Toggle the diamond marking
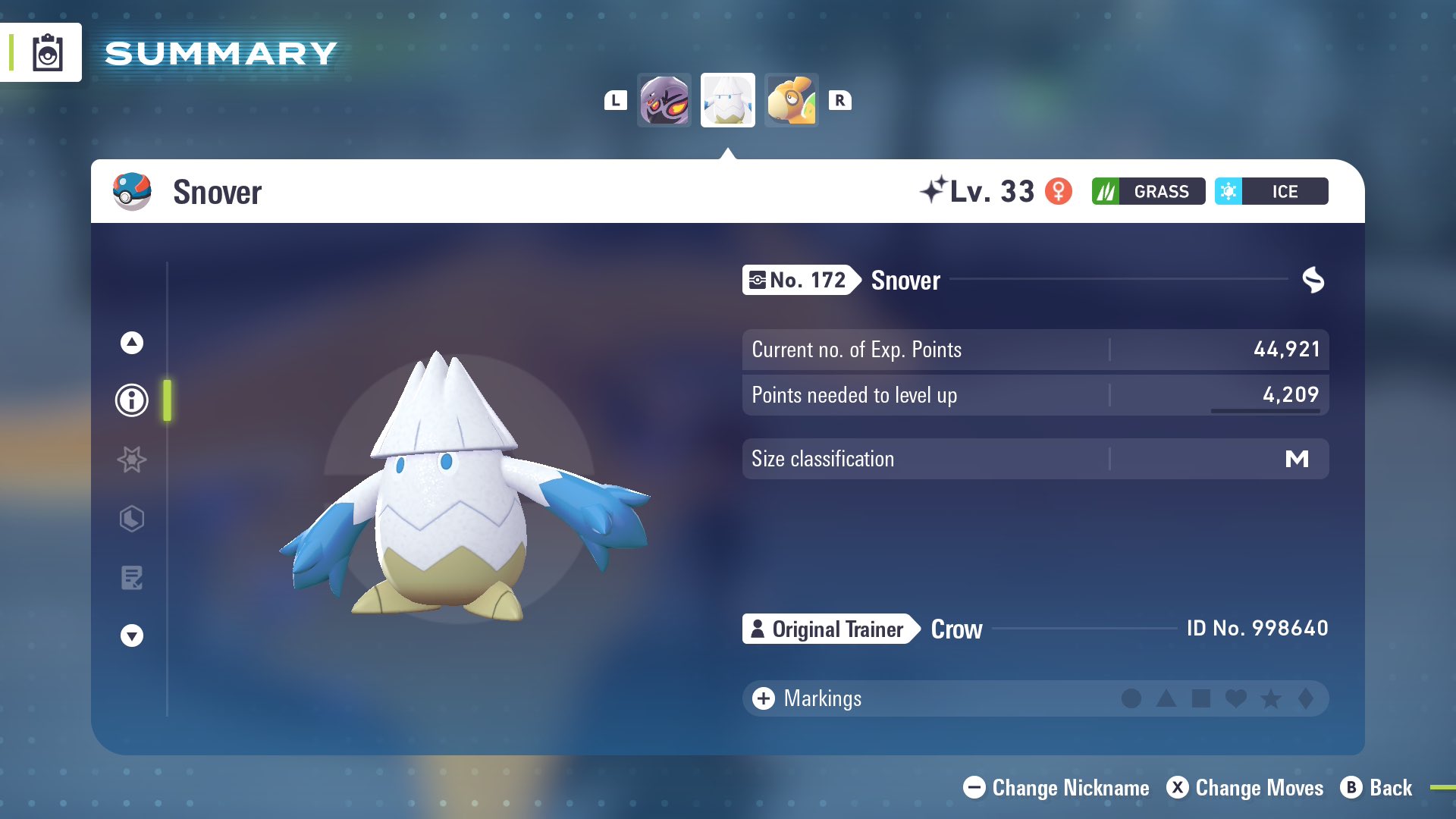This screenshot has height=819, width=1456. pos(1305,698)
